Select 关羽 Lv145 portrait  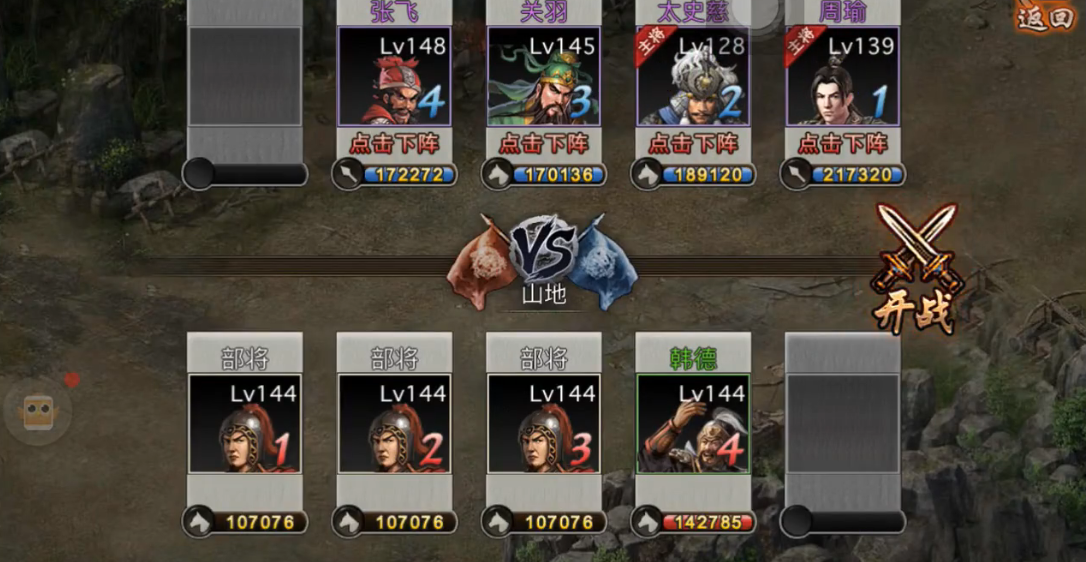(x=543, y=77)
